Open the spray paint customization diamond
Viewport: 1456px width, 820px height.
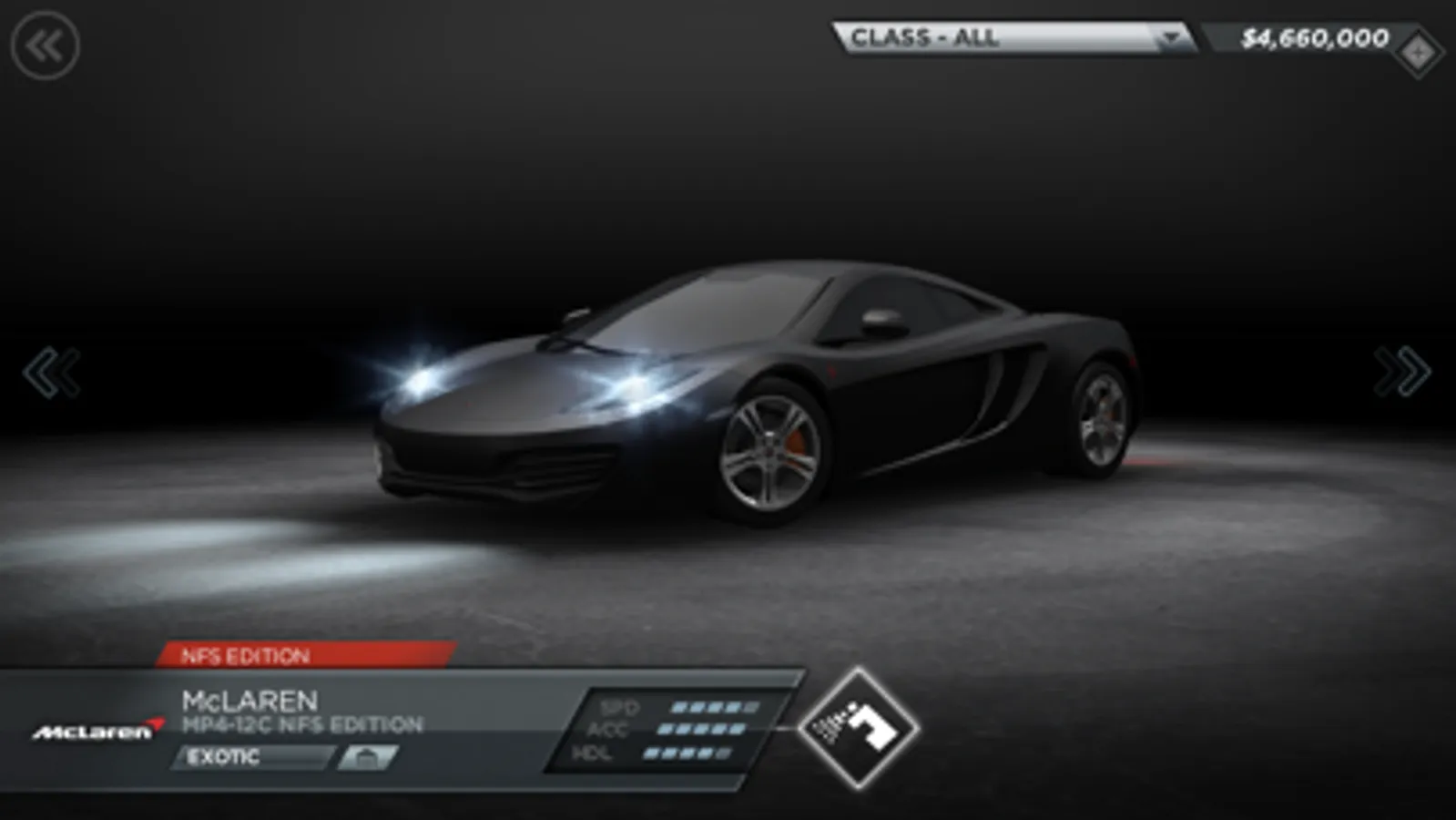click(x=858, y=728)
